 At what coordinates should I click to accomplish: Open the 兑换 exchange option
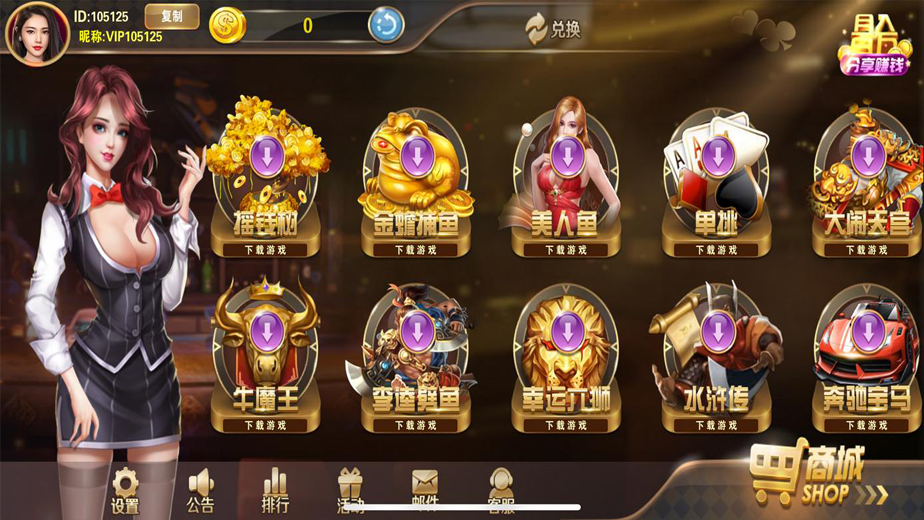click(554, 29)
